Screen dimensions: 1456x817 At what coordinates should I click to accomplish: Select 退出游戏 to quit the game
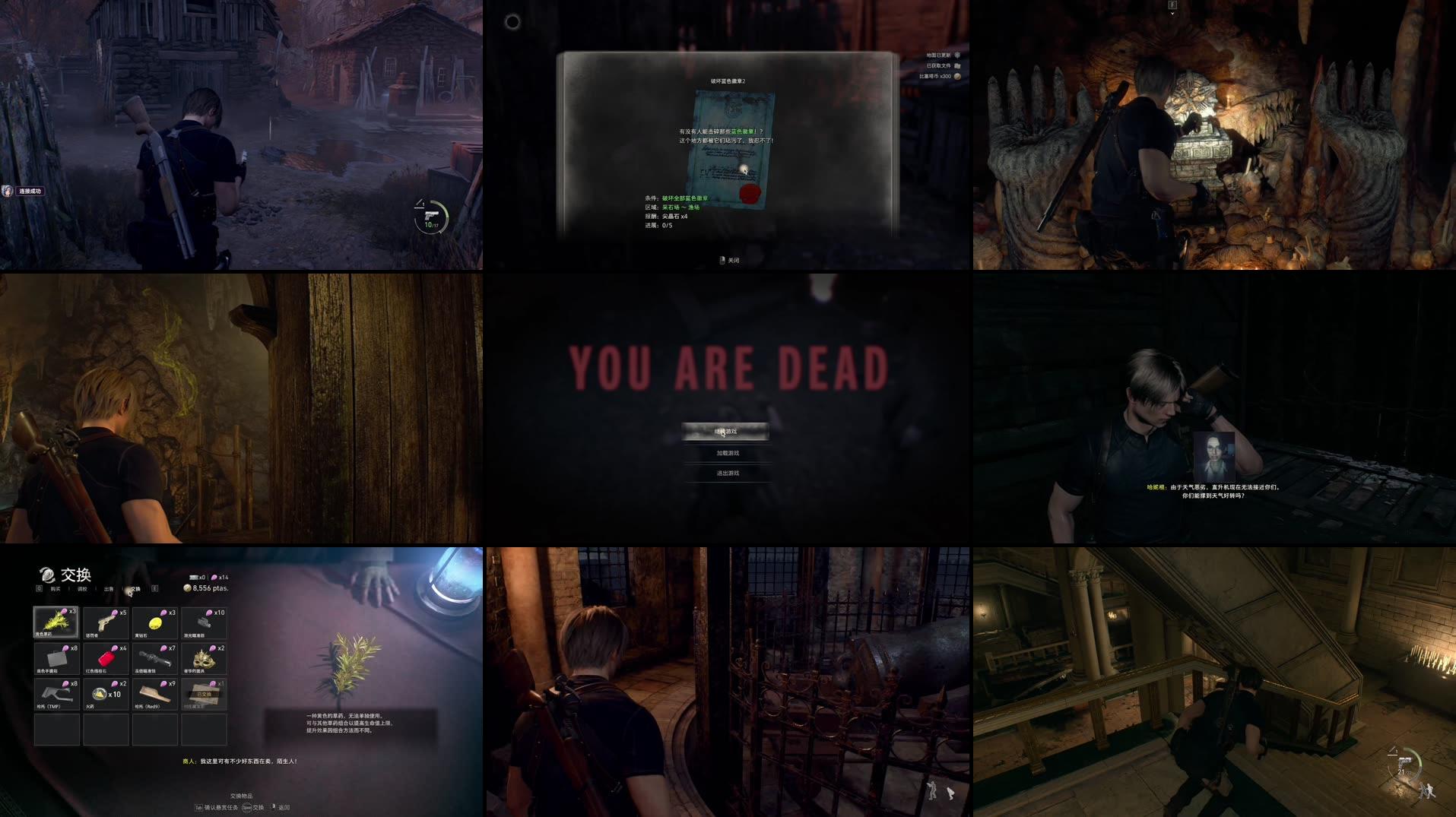(730, 473)
